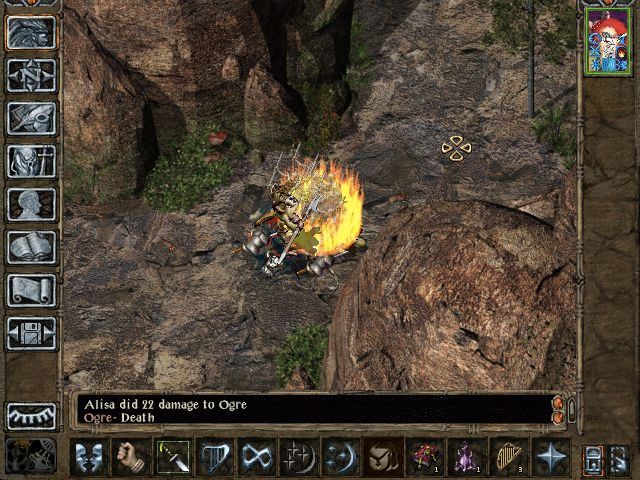Rest the party with the closed-eye button
This screenshot has height=480, width=640.
[x=31, y=415]
